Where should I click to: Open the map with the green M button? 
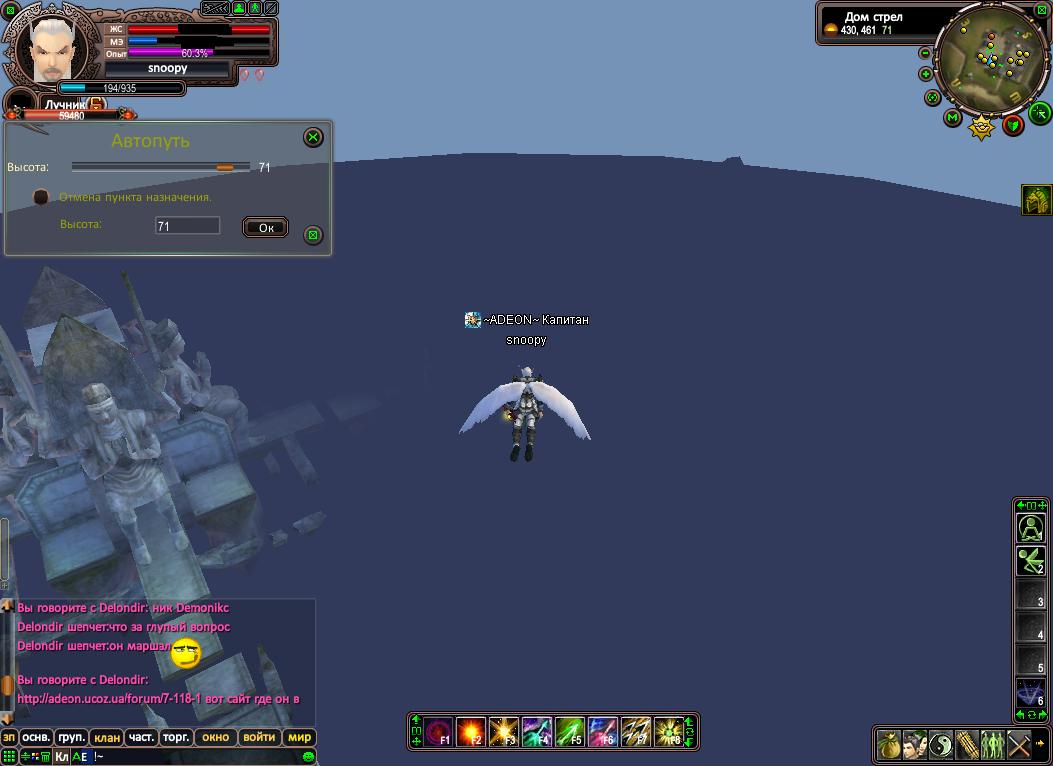[953, 118]
